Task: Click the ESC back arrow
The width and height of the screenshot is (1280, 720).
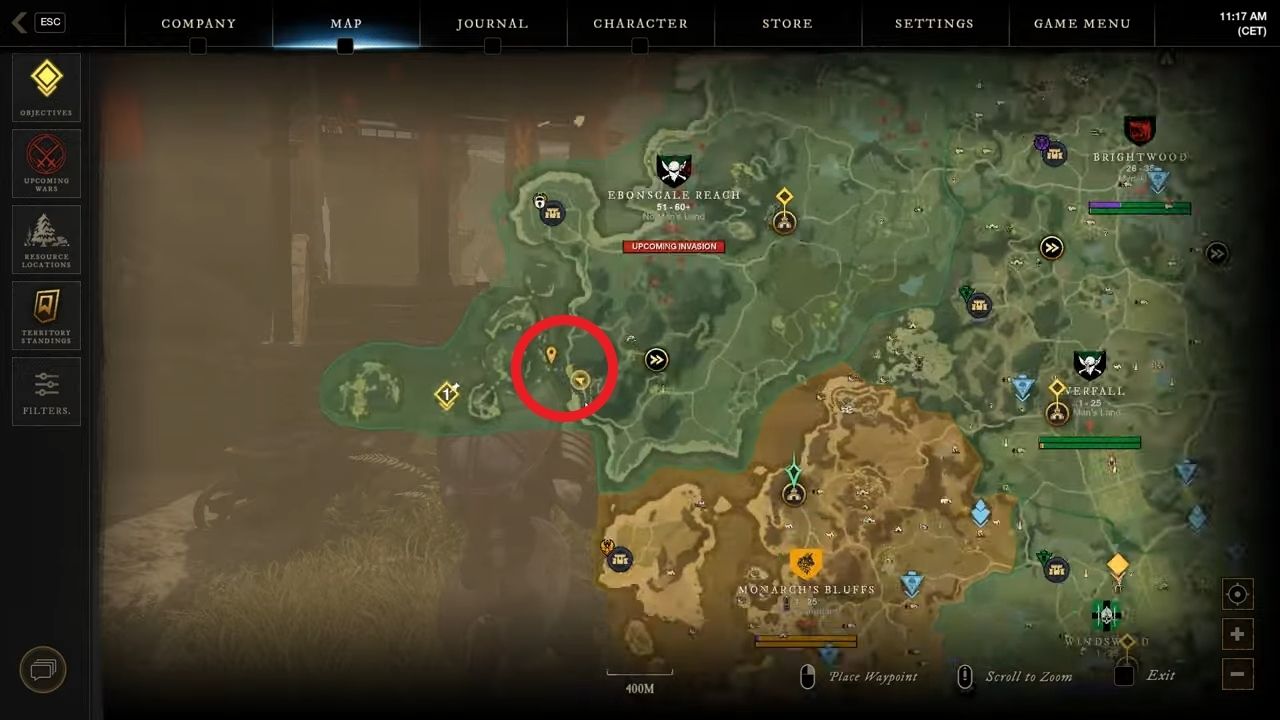Action: pyautogui.click(x=18, y=22)
